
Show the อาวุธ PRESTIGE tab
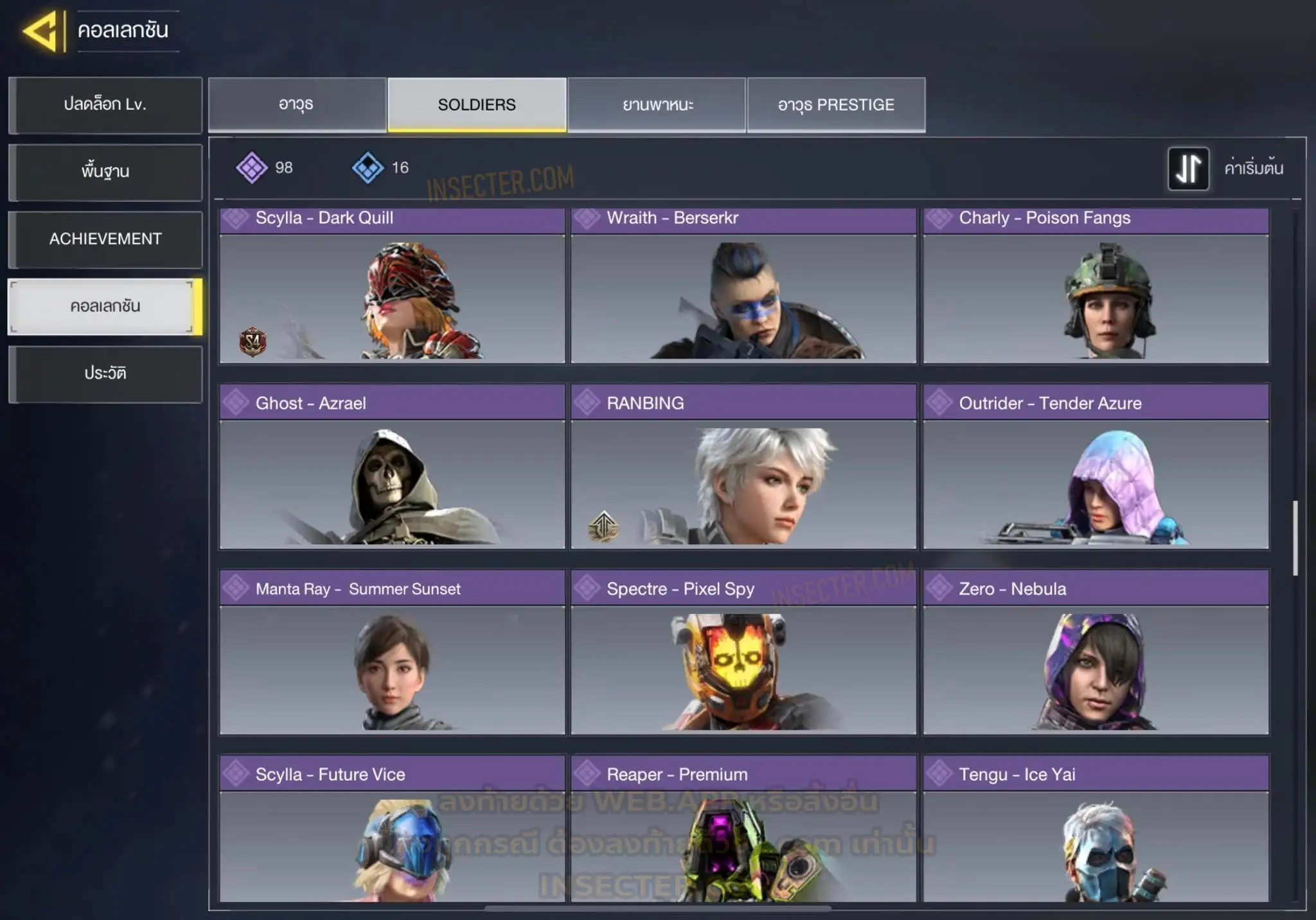[836, 105]
